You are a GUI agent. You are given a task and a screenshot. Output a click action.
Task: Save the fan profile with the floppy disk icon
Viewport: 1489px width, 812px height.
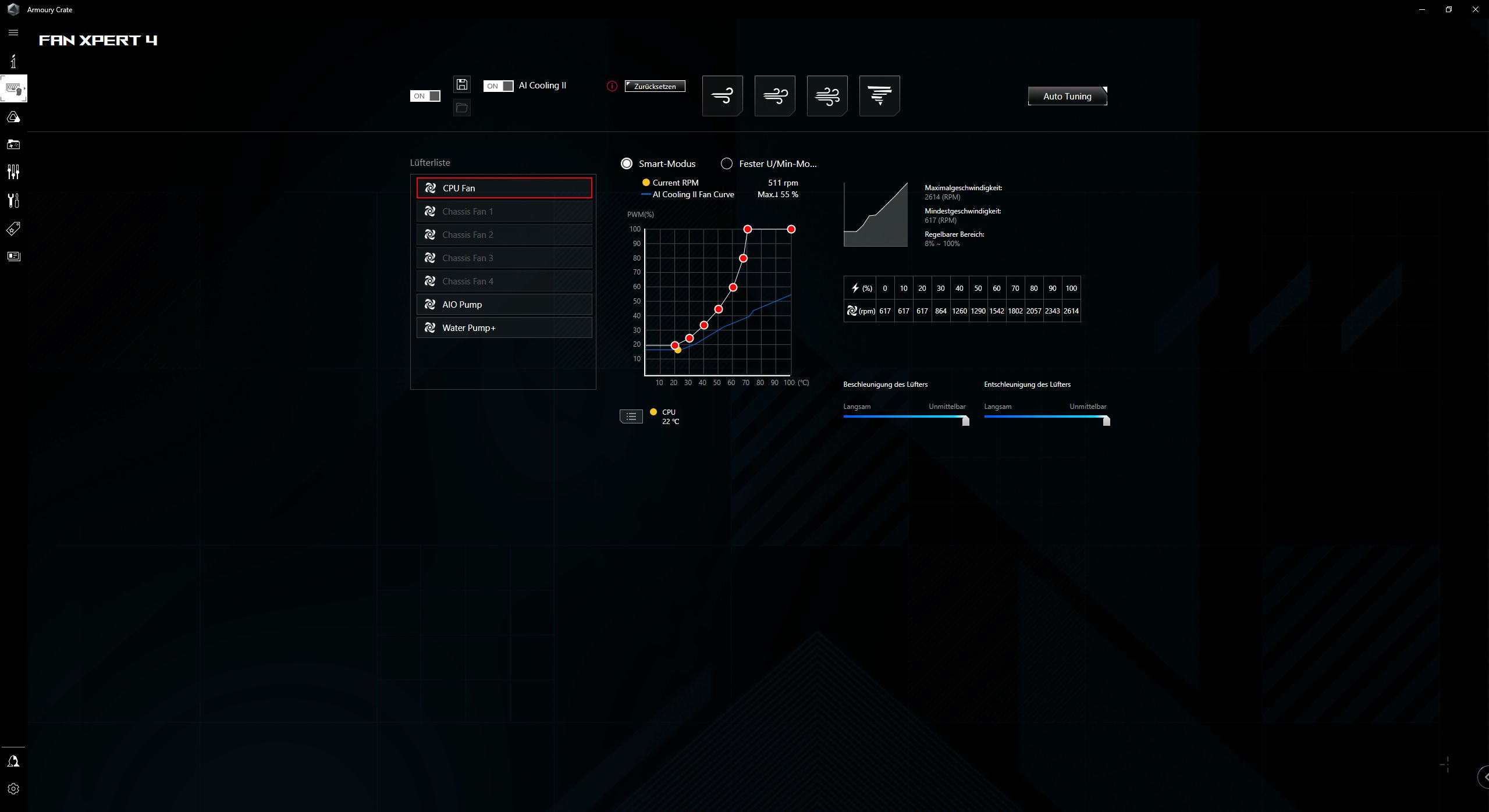click(x=462, y=84)
